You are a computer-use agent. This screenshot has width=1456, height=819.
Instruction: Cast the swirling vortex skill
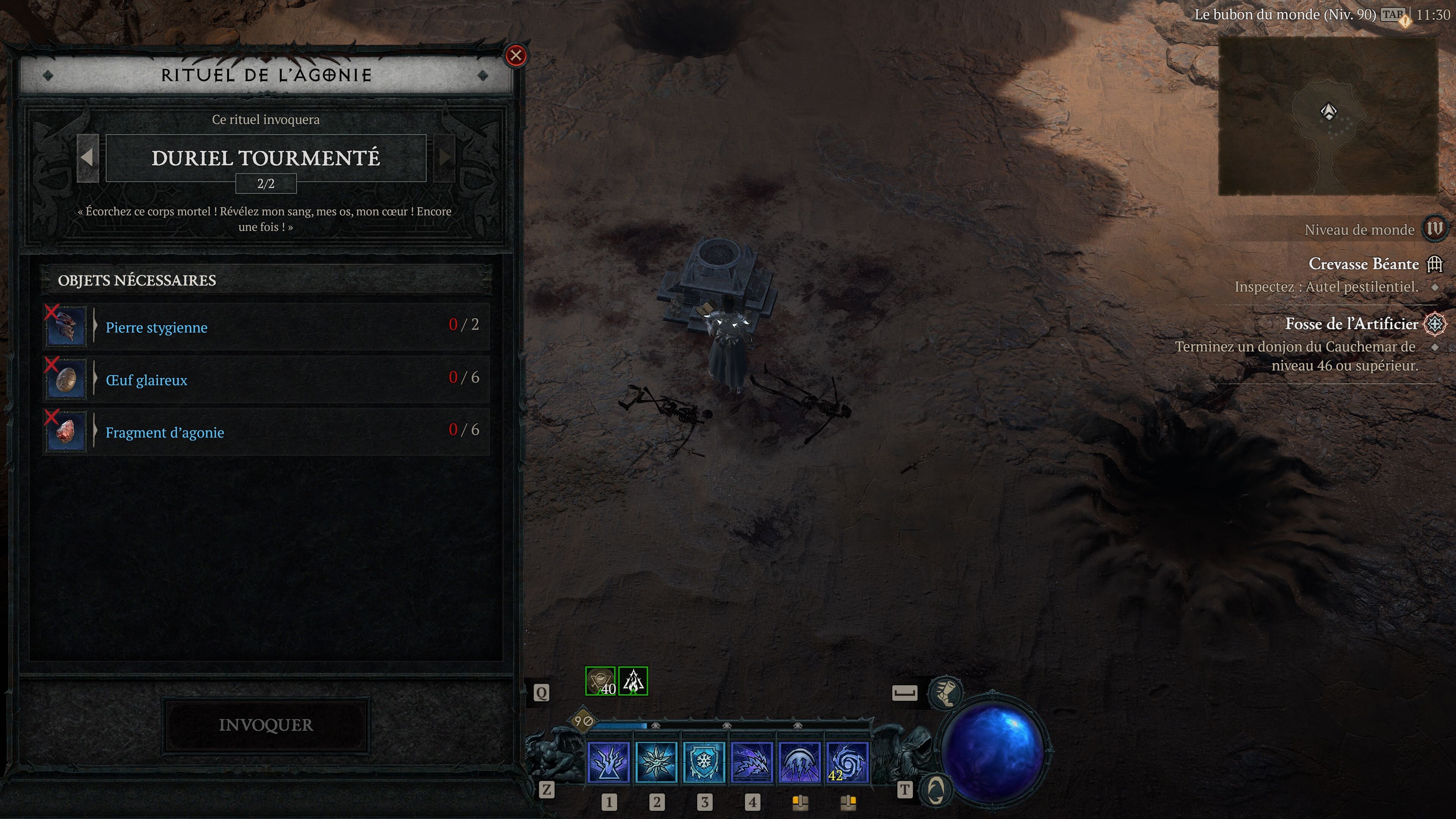pyautogui.click(x=847, y=763)
